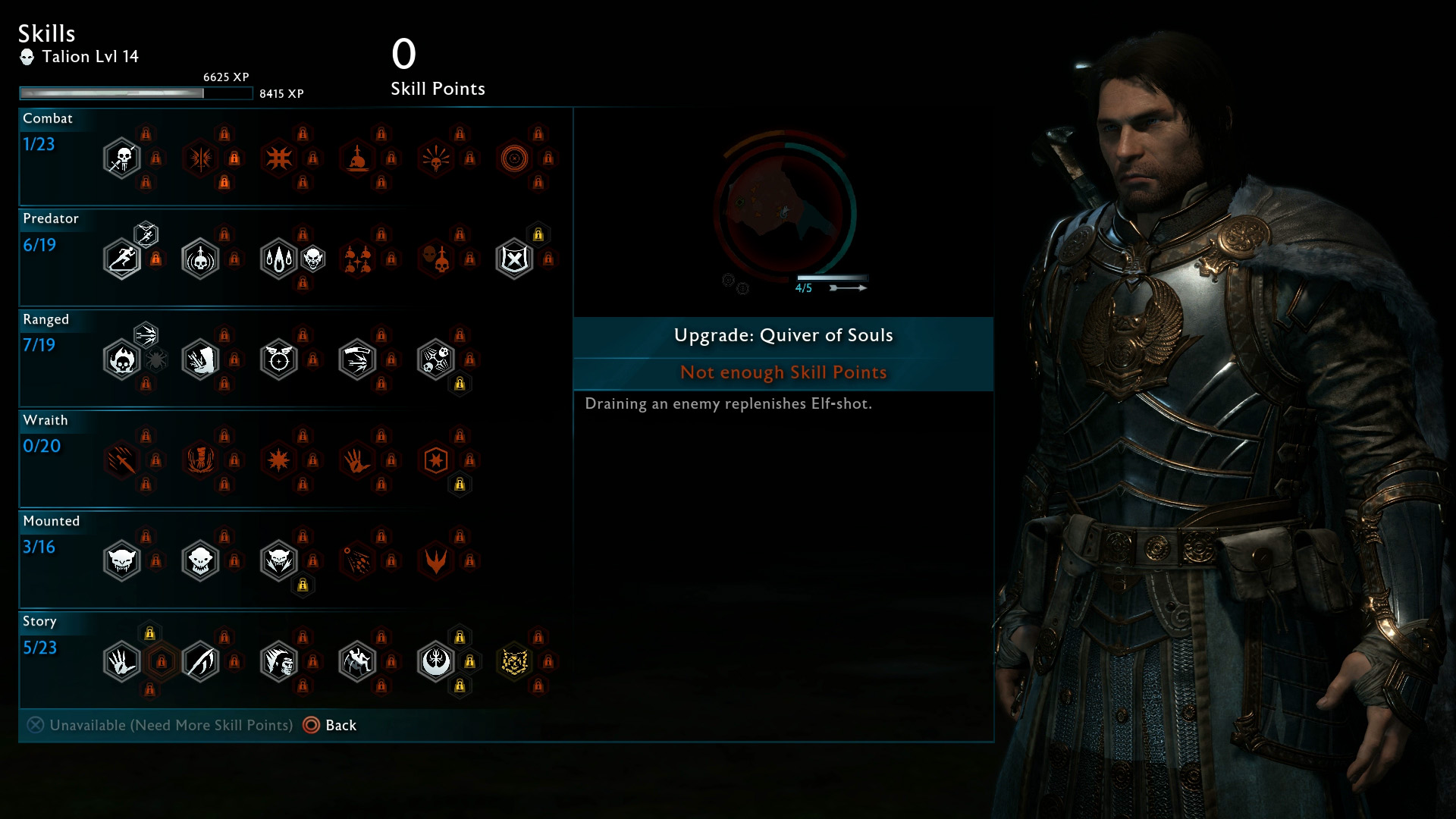Image resolution: width=1456 pixels, height=819 pixels.
Task: Choose the locked orange concentric-circle Combat skill
Action: point(514,158)
